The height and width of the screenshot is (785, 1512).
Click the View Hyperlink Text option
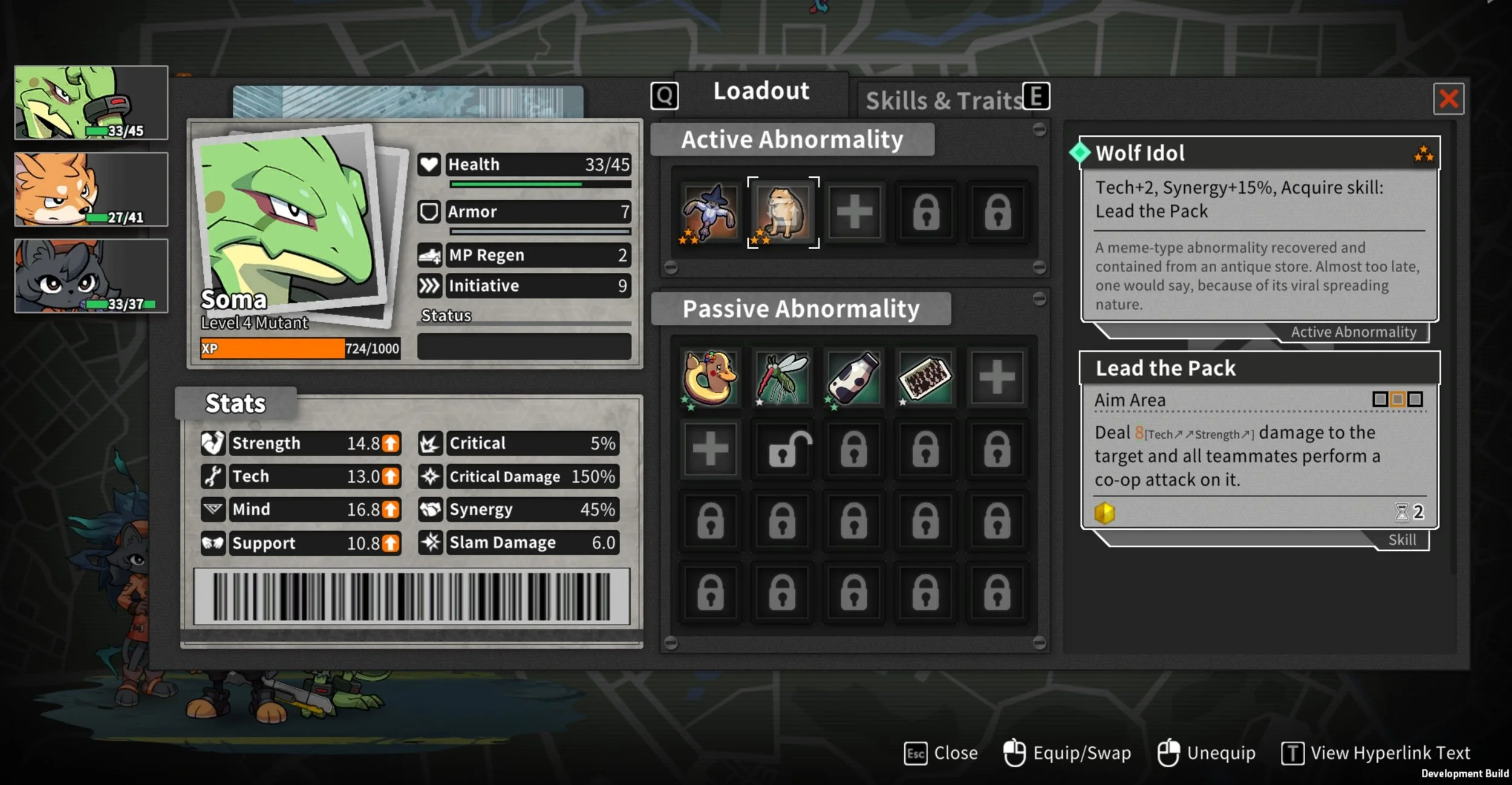pyautogui.click(x=1376, y=754)
